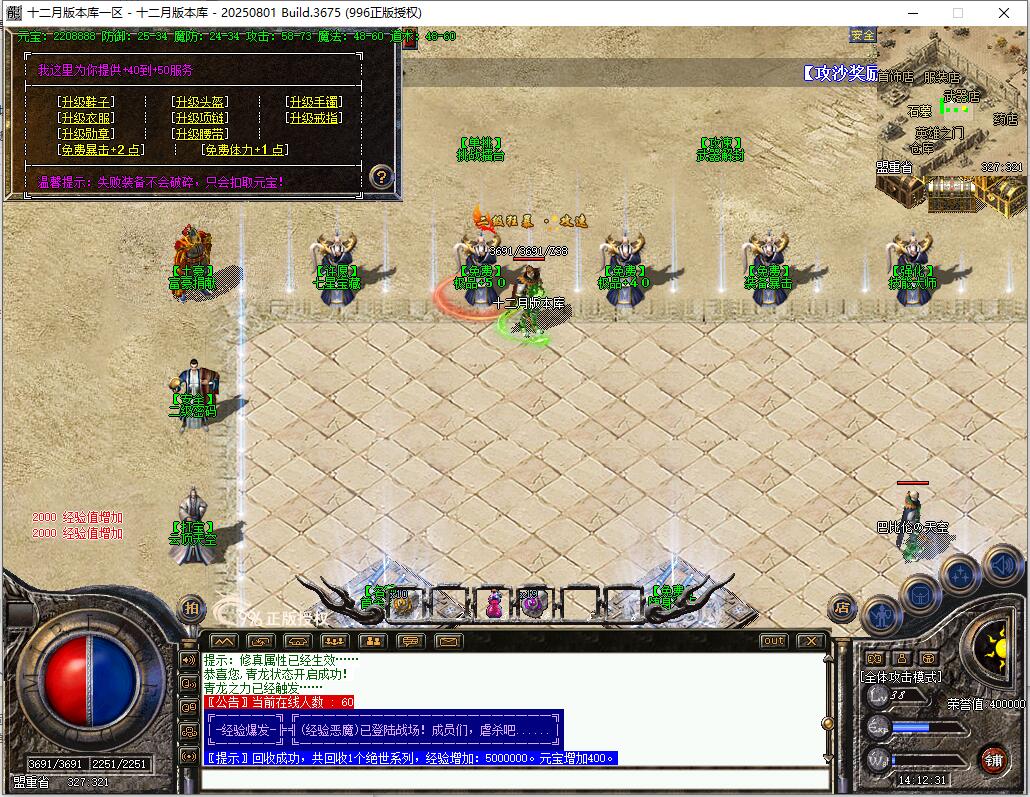
Task: Click the red 铺 stall button
Action: point(992,760)
